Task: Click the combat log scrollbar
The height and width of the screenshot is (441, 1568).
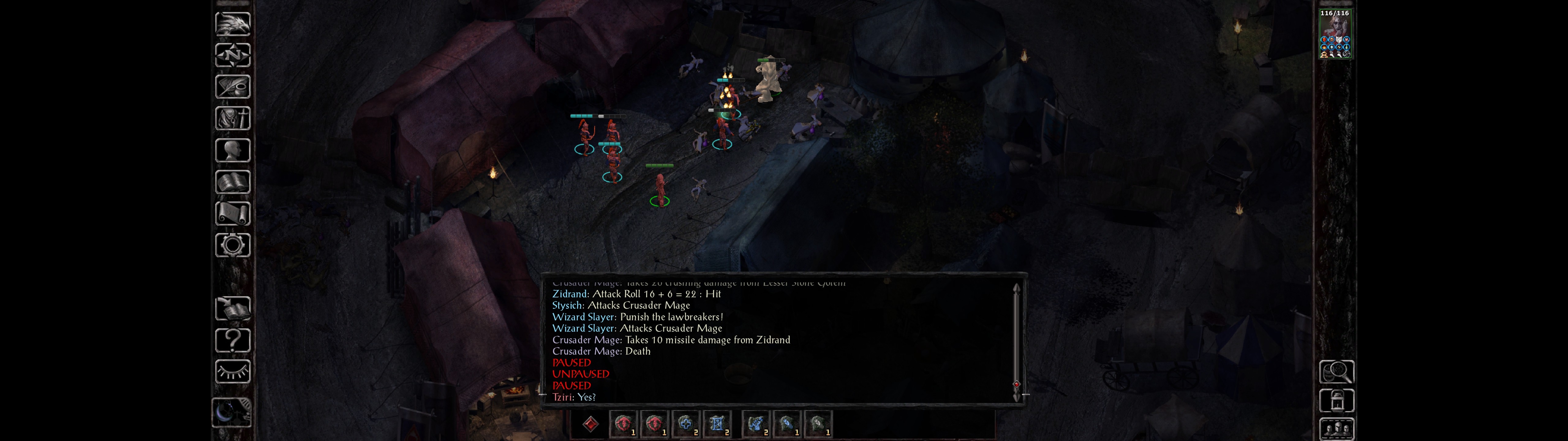Action: (1016, 341)
